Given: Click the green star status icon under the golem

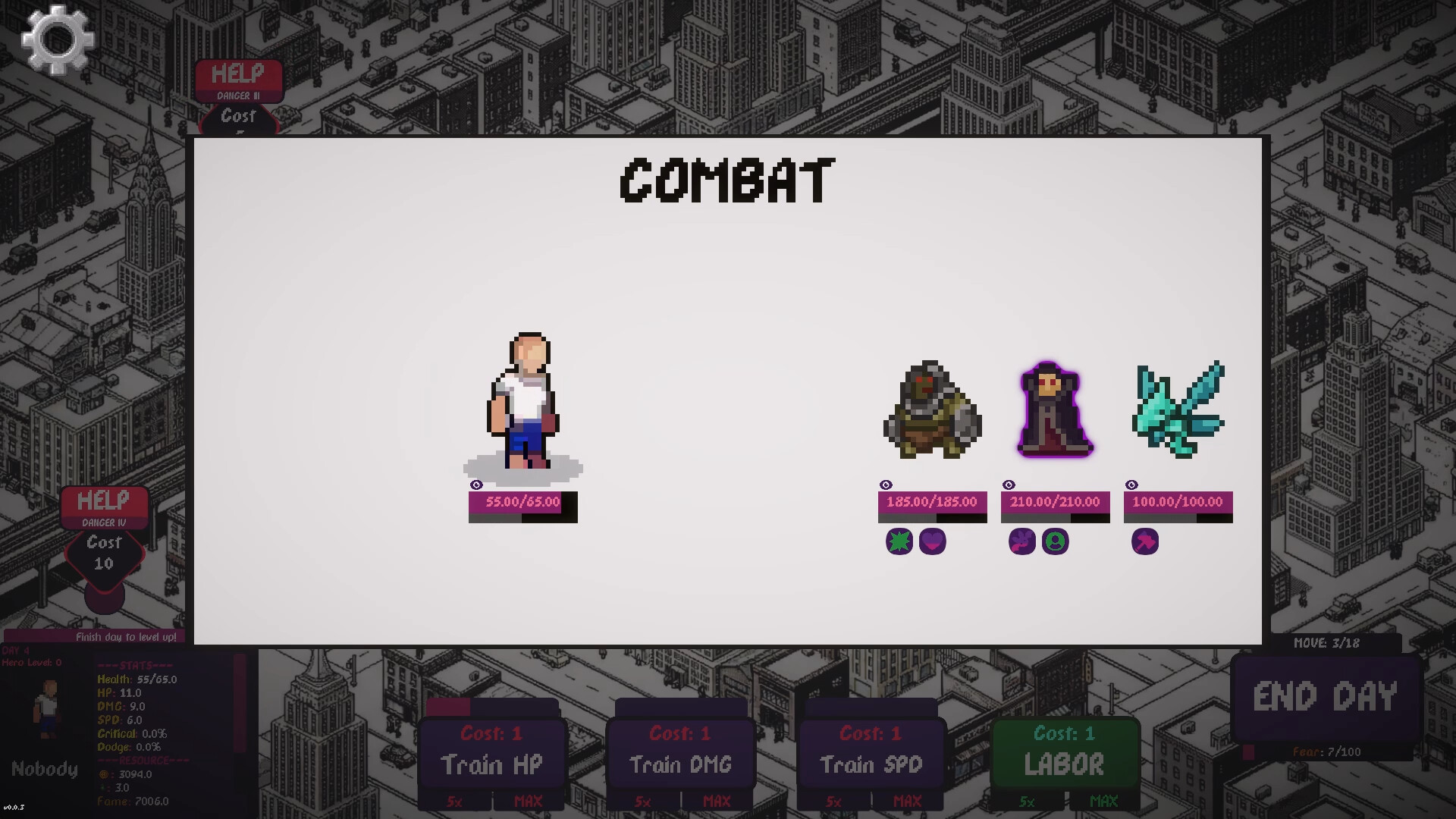Looking at the screenshot, I should tap(899, 541).
